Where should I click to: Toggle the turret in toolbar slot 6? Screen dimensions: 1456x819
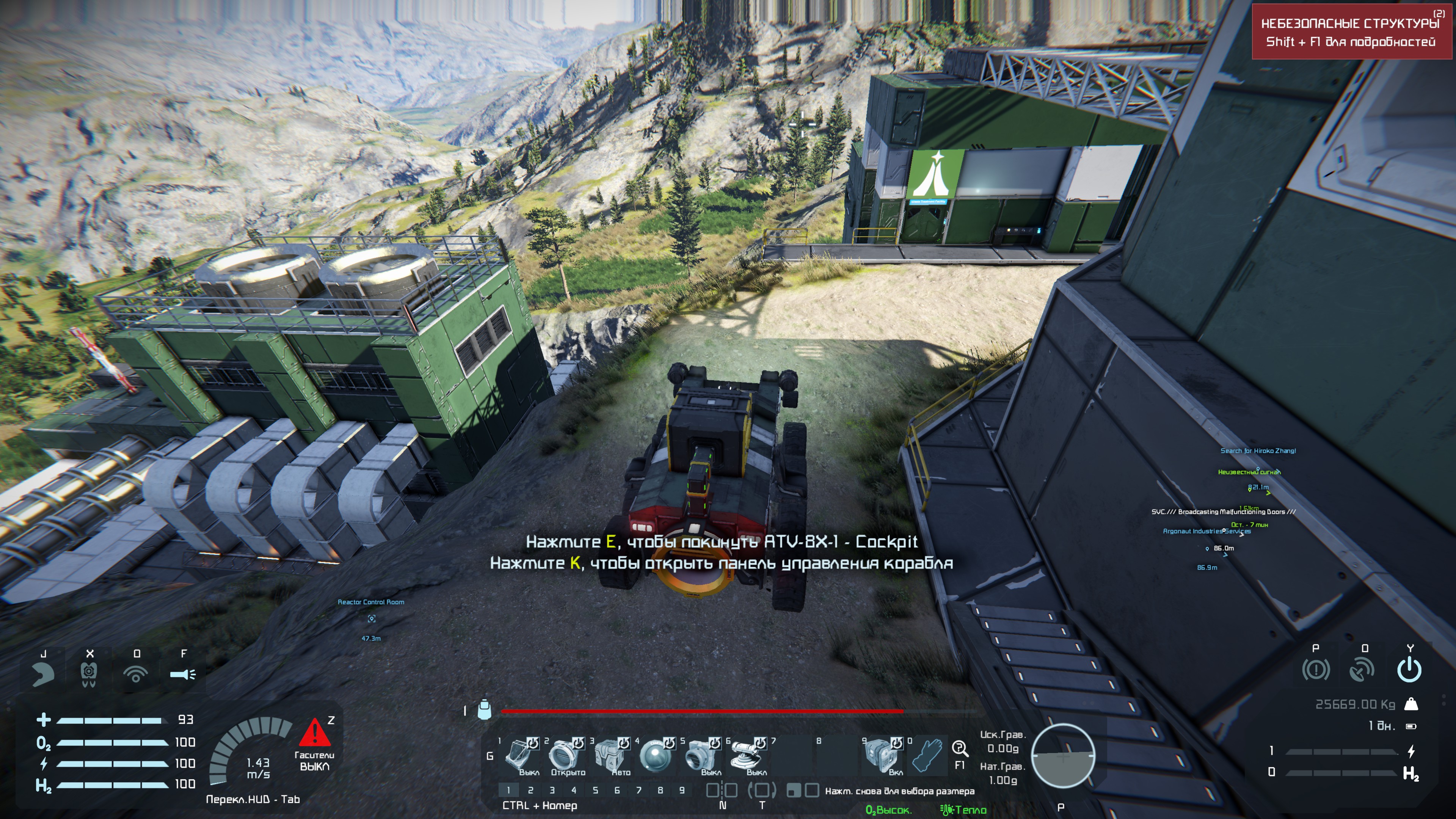coord(746,756)
